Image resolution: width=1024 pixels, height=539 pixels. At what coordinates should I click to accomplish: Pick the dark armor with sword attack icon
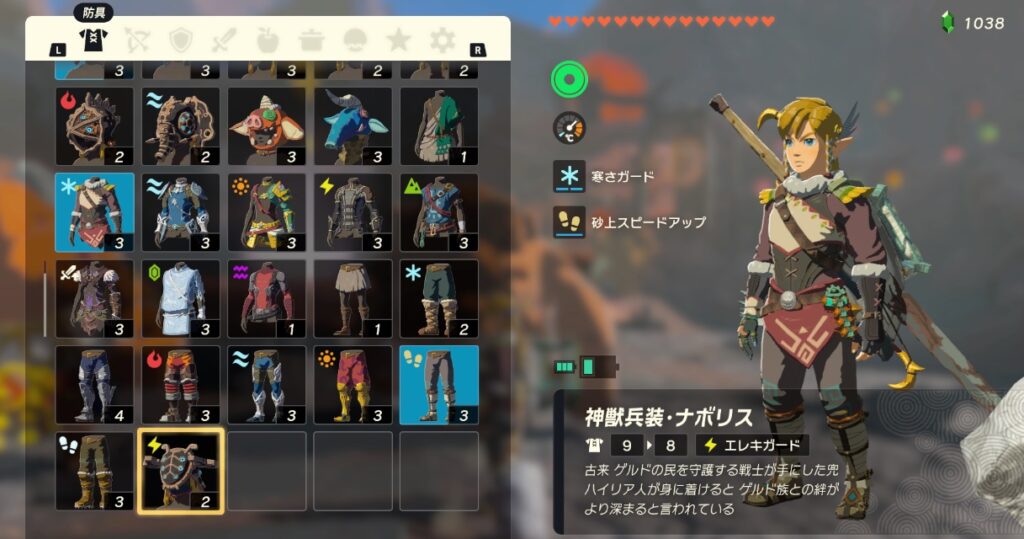tap(94, 298)
